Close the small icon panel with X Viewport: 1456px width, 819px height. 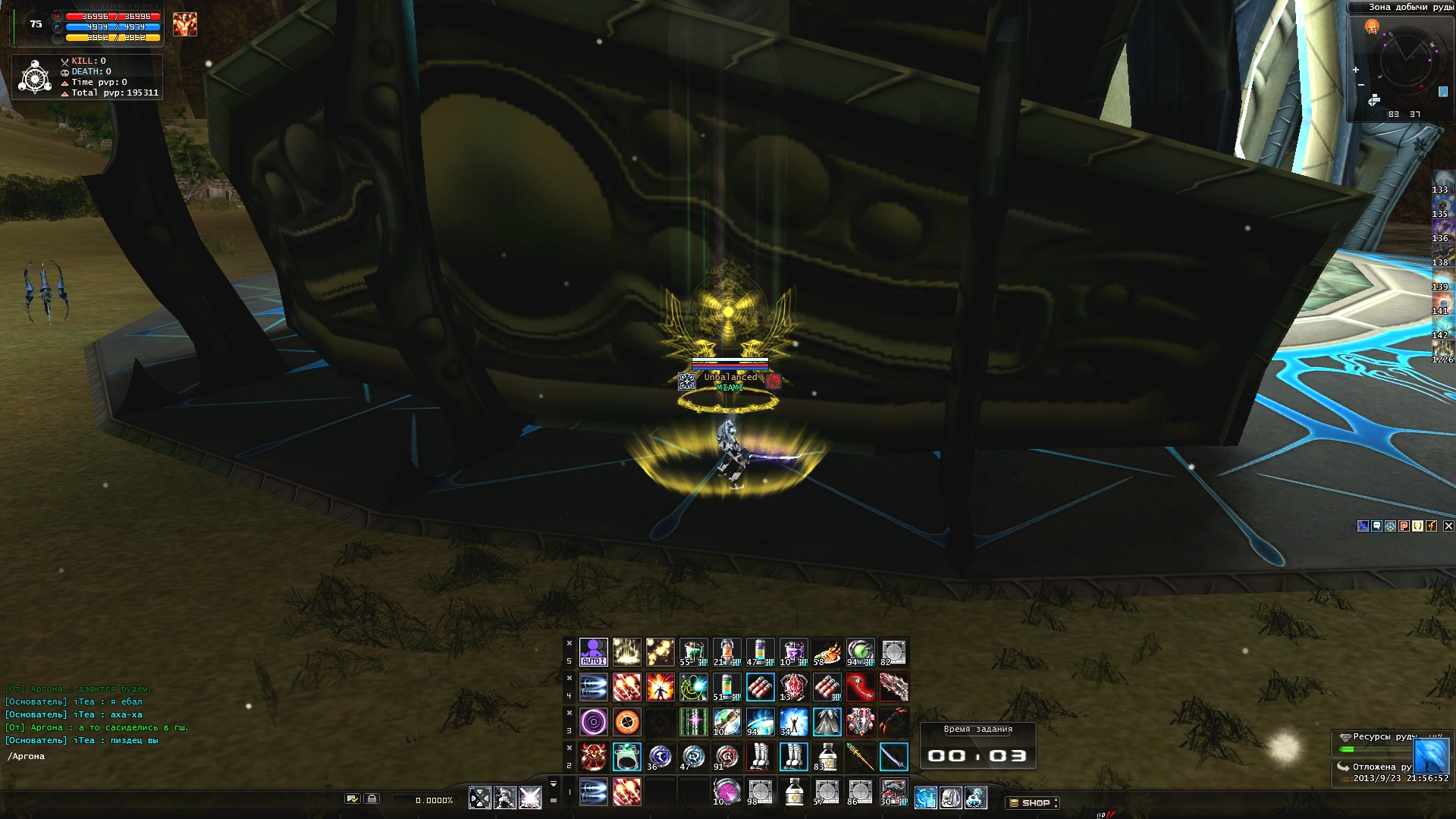point(1448,526)
